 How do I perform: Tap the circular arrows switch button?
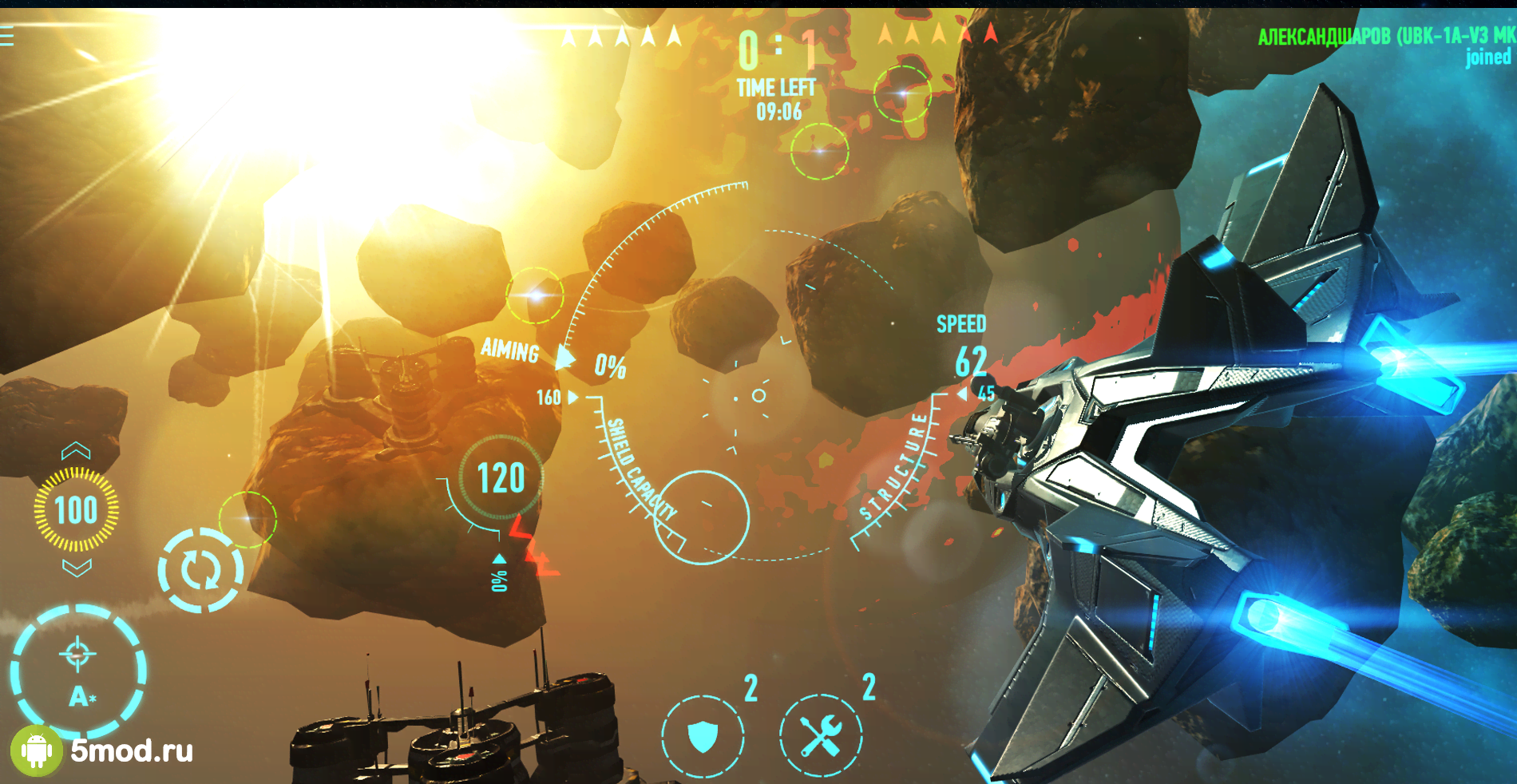(200, 570)
